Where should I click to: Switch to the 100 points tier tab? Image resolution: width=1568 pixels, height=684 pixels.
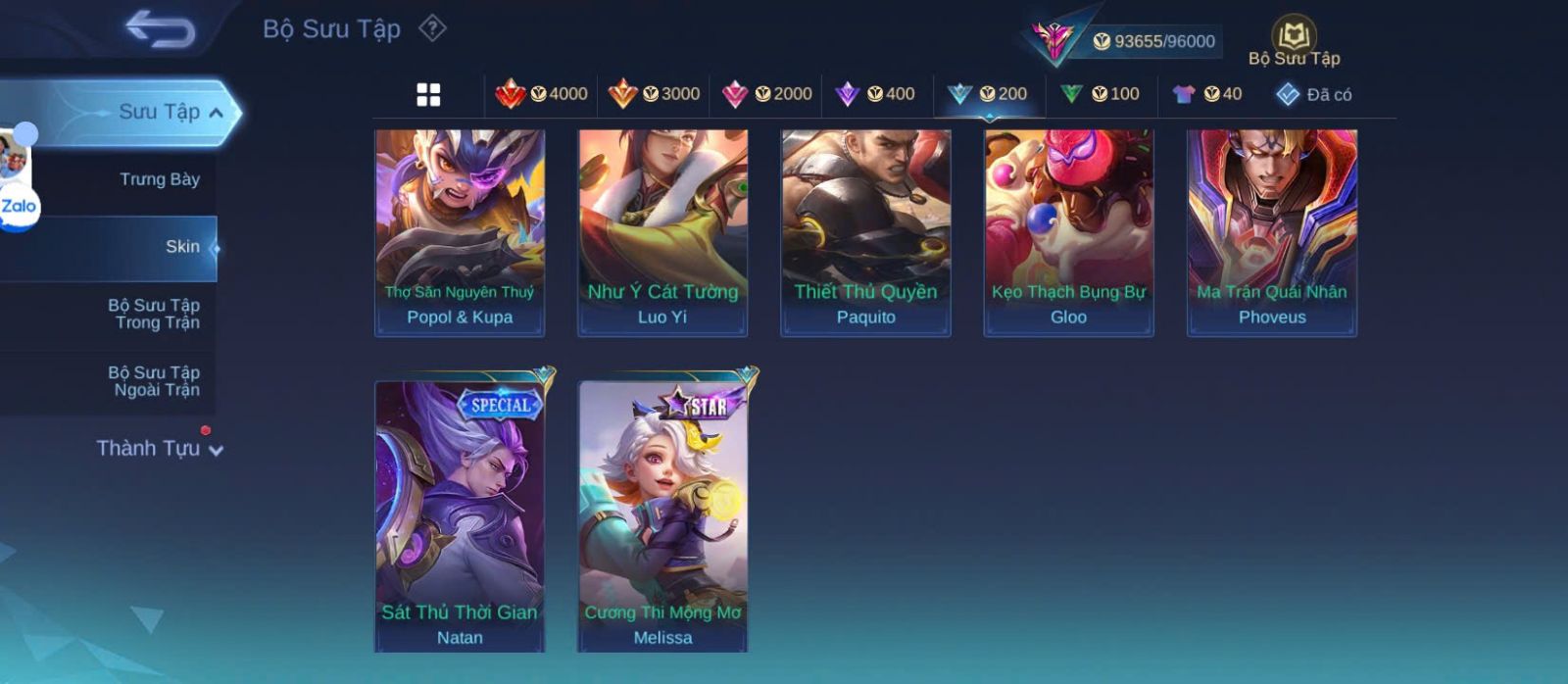point(1100,94)
